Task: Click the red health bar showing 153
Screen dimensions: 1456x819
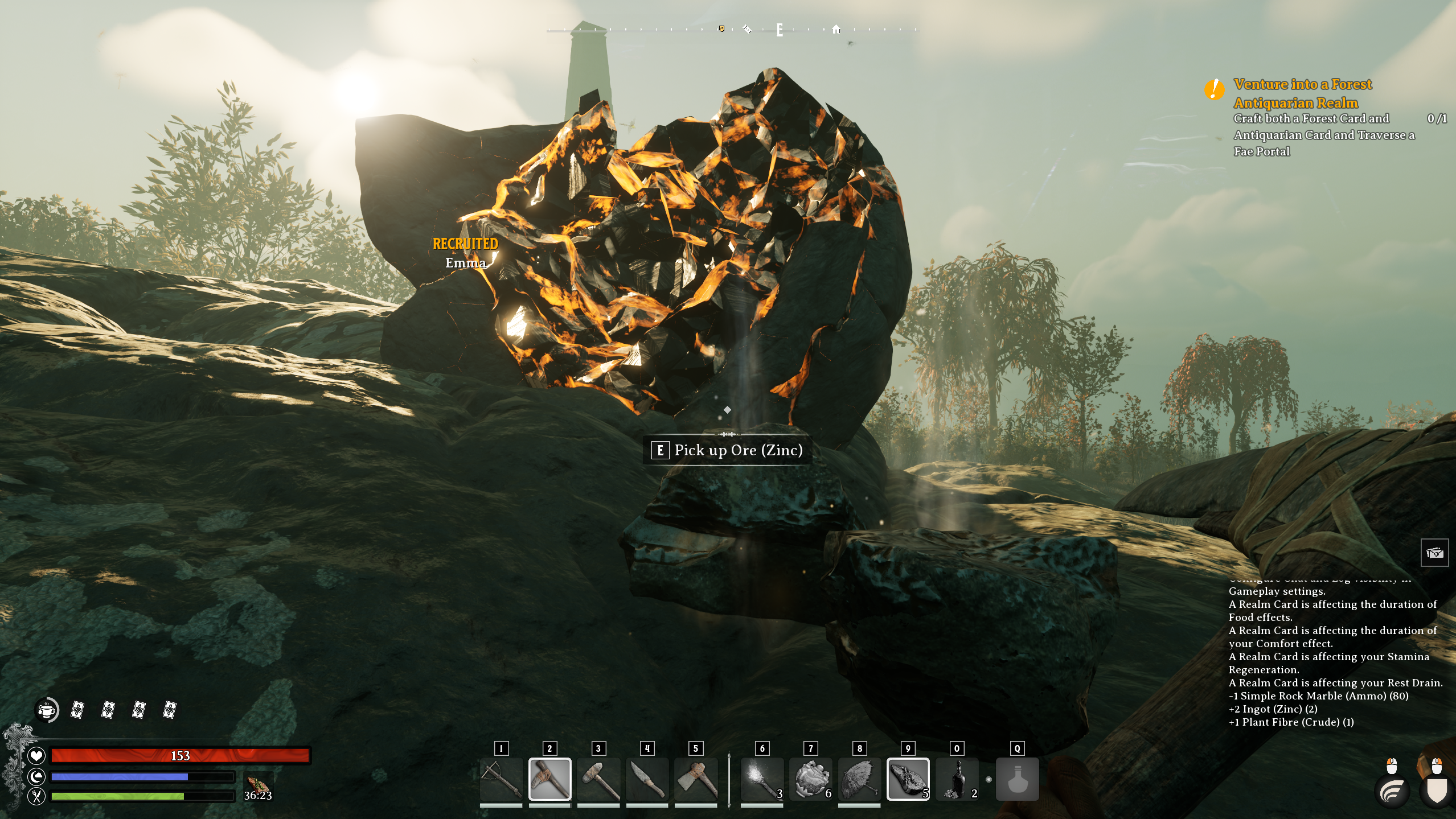Action: (x=179, y=756)
